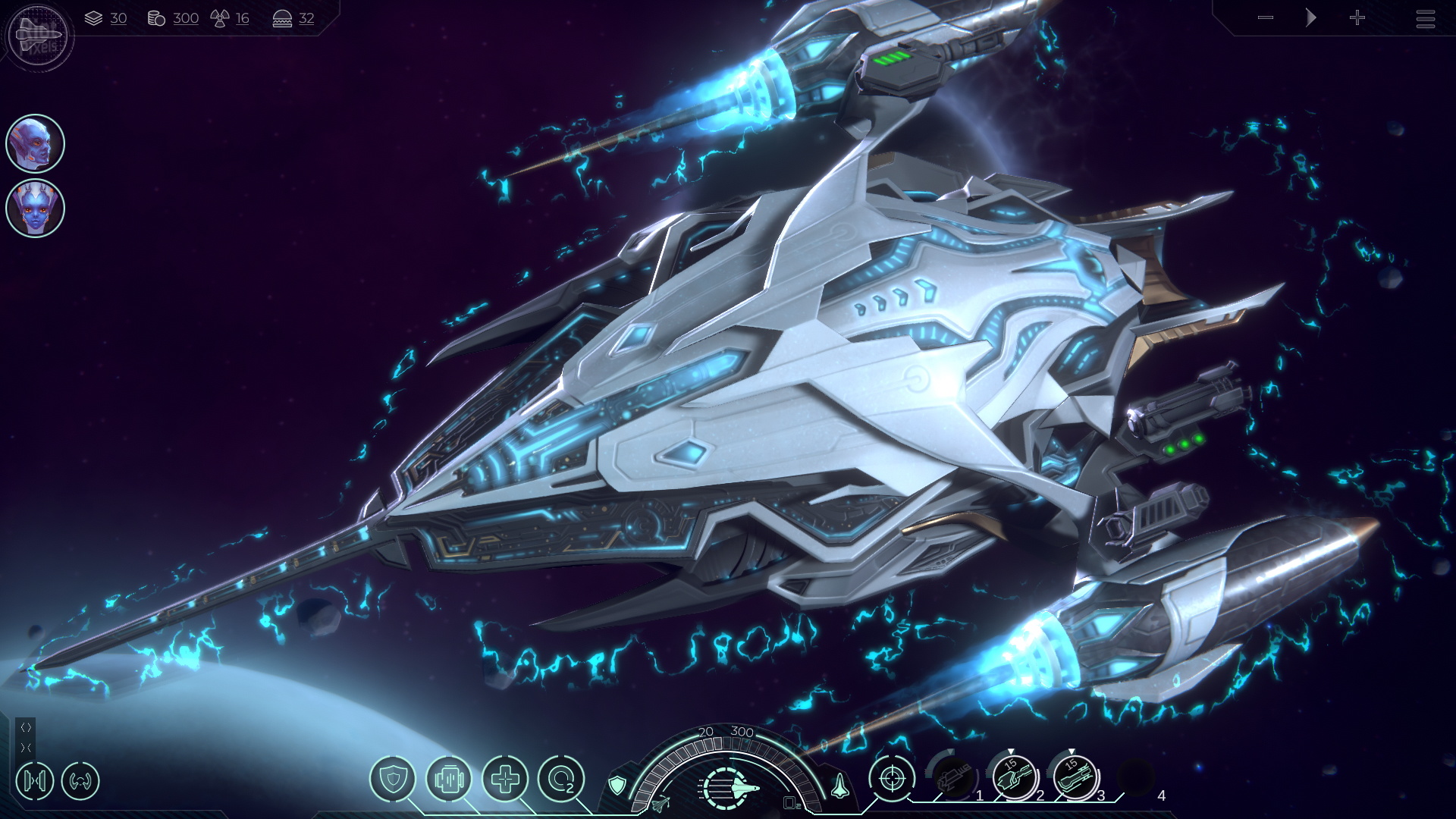Open the O2 oxygen system button

tap(561, 779)
